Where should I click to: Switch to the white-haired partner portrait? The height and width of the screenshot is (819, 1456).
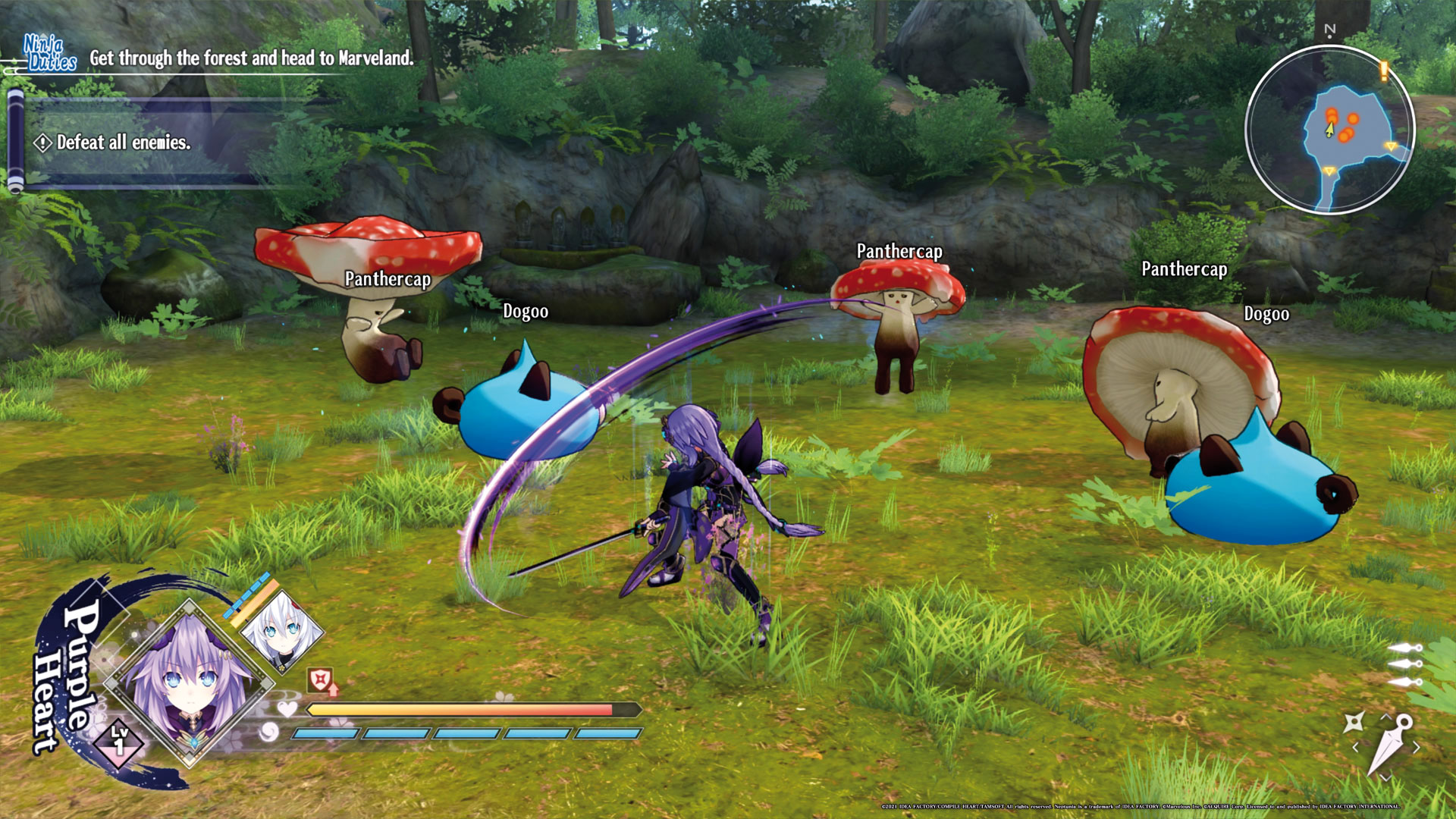(281, 631)
